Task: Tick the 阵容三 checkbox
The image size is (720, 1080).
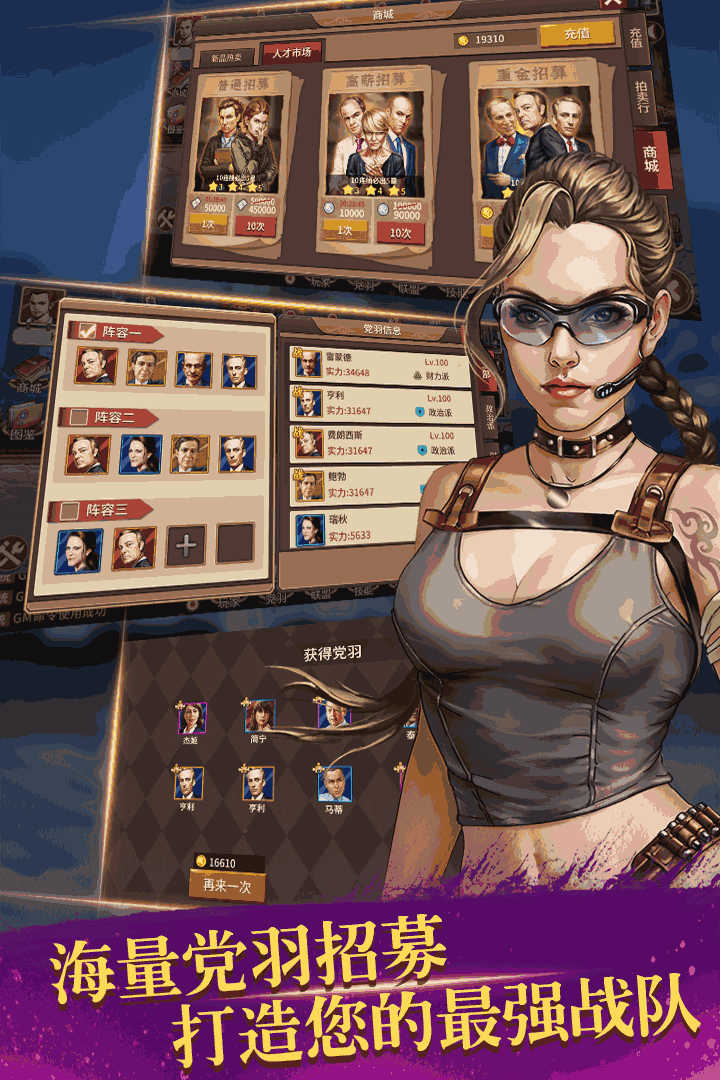Action: coord(70,511)
